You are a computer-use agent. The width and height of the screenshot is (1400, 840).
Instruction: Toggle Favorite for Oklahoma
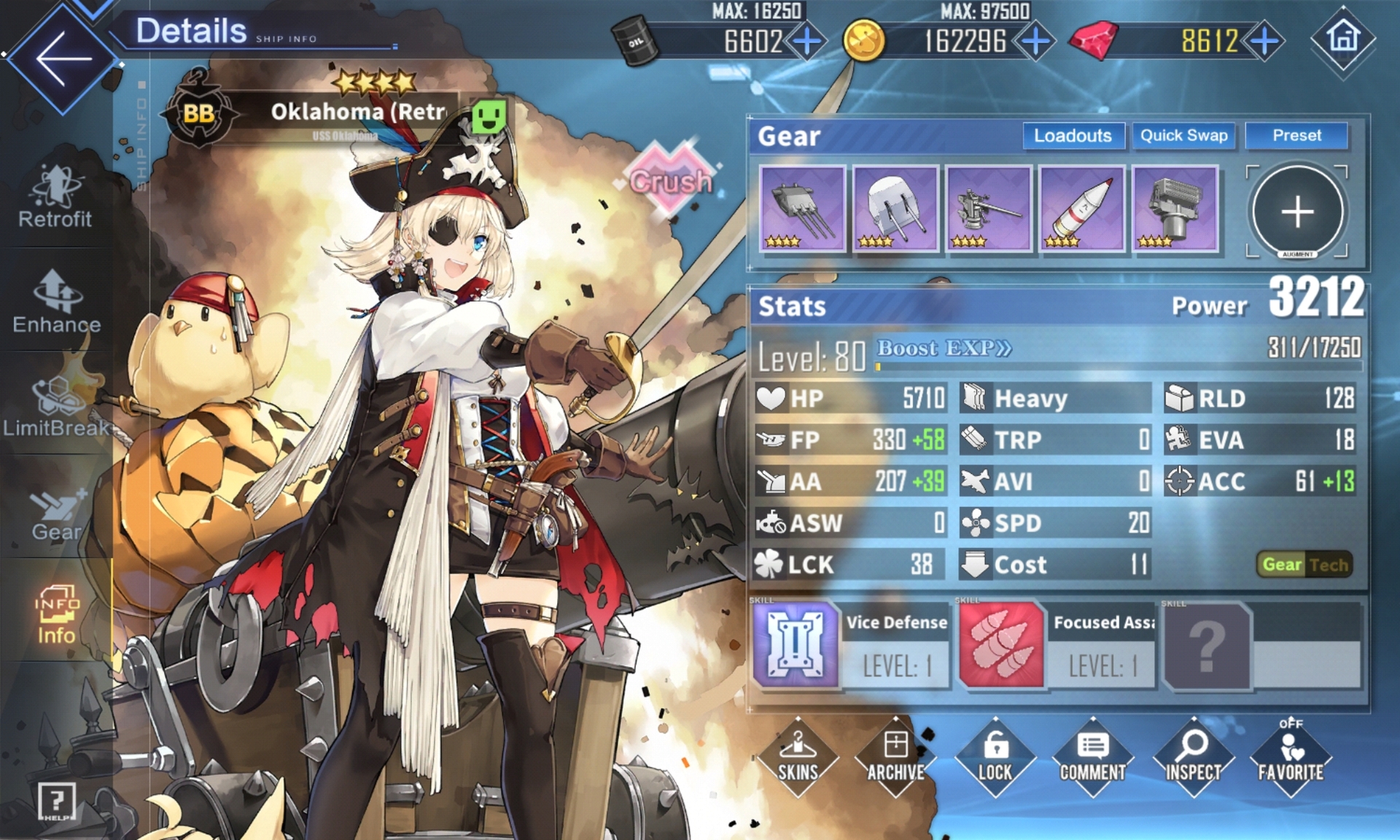point(1290,757)
